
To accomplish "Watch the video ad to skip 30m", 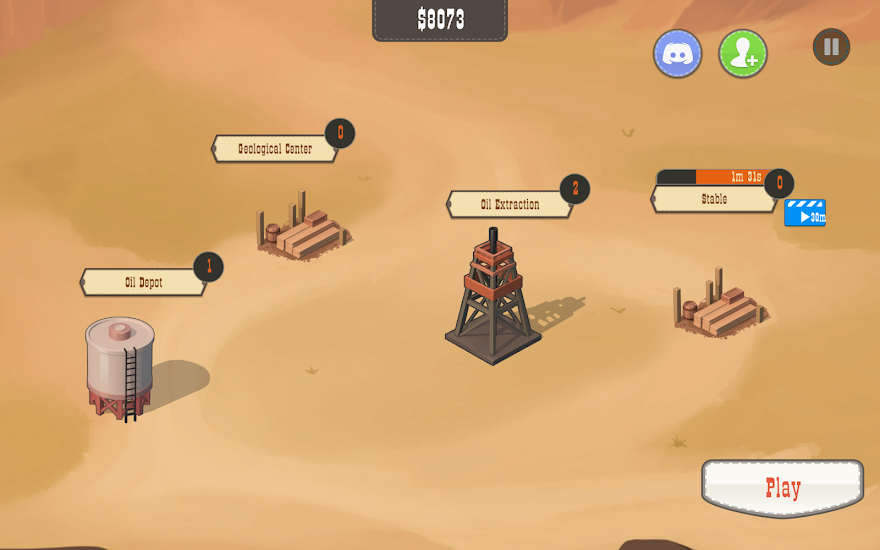I will 805,214.
